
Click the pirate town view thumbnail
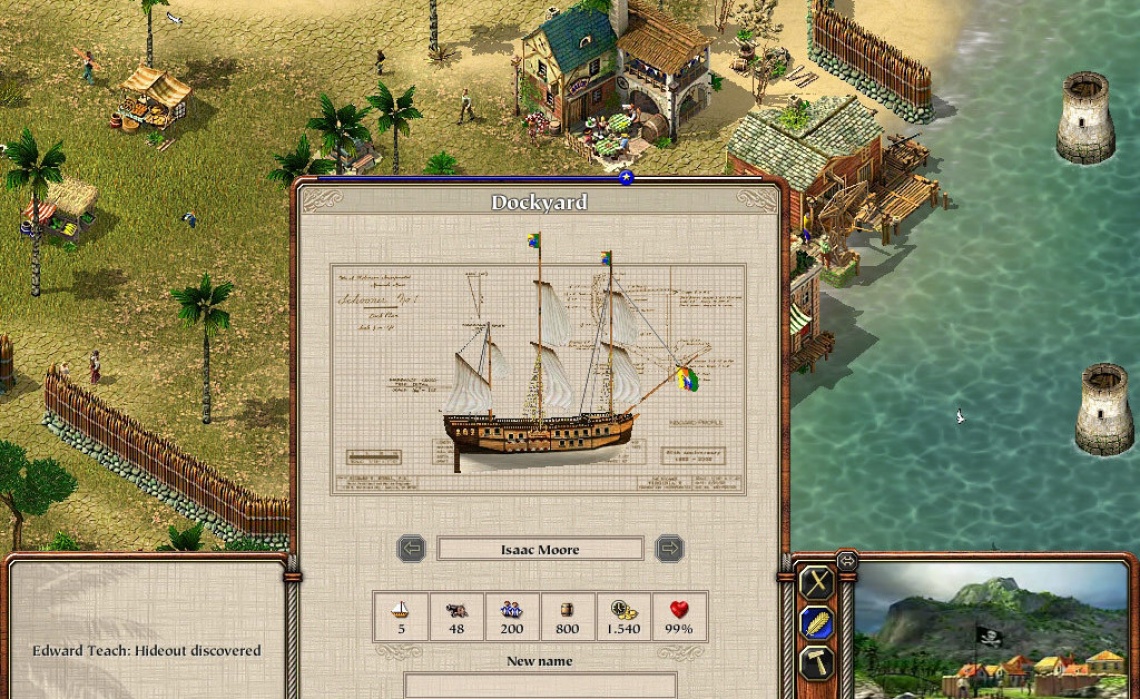click(x=991, y=630)
